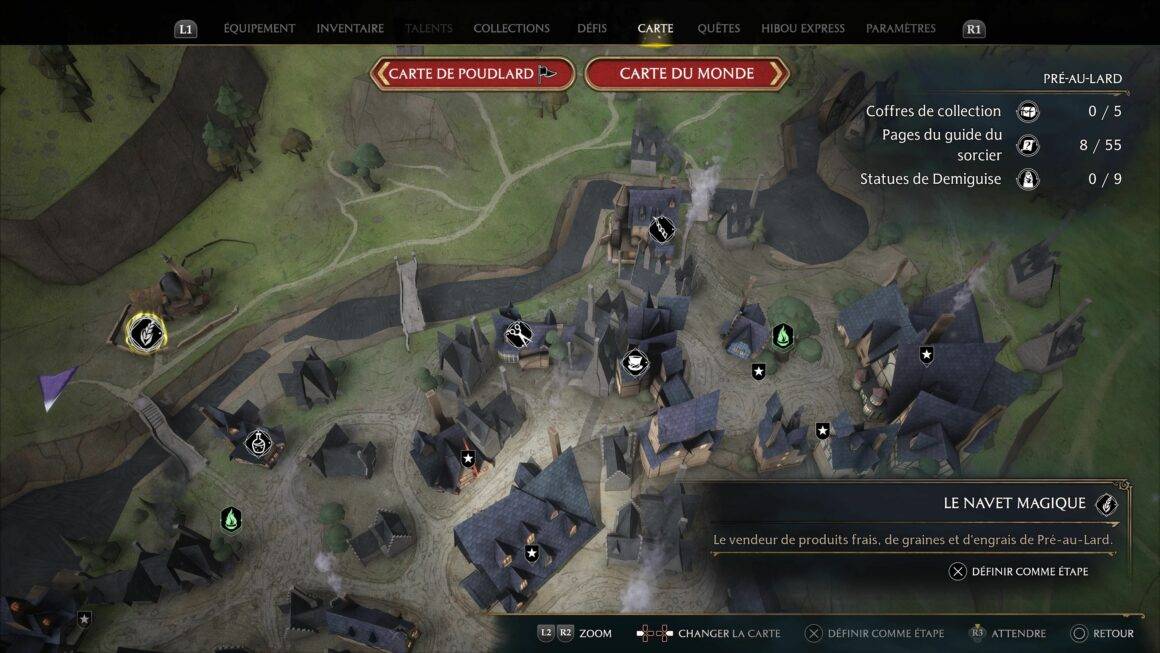Screen dimensions: 1160x653
Task: Open the Paramètres tab
Action: [900, 29]
